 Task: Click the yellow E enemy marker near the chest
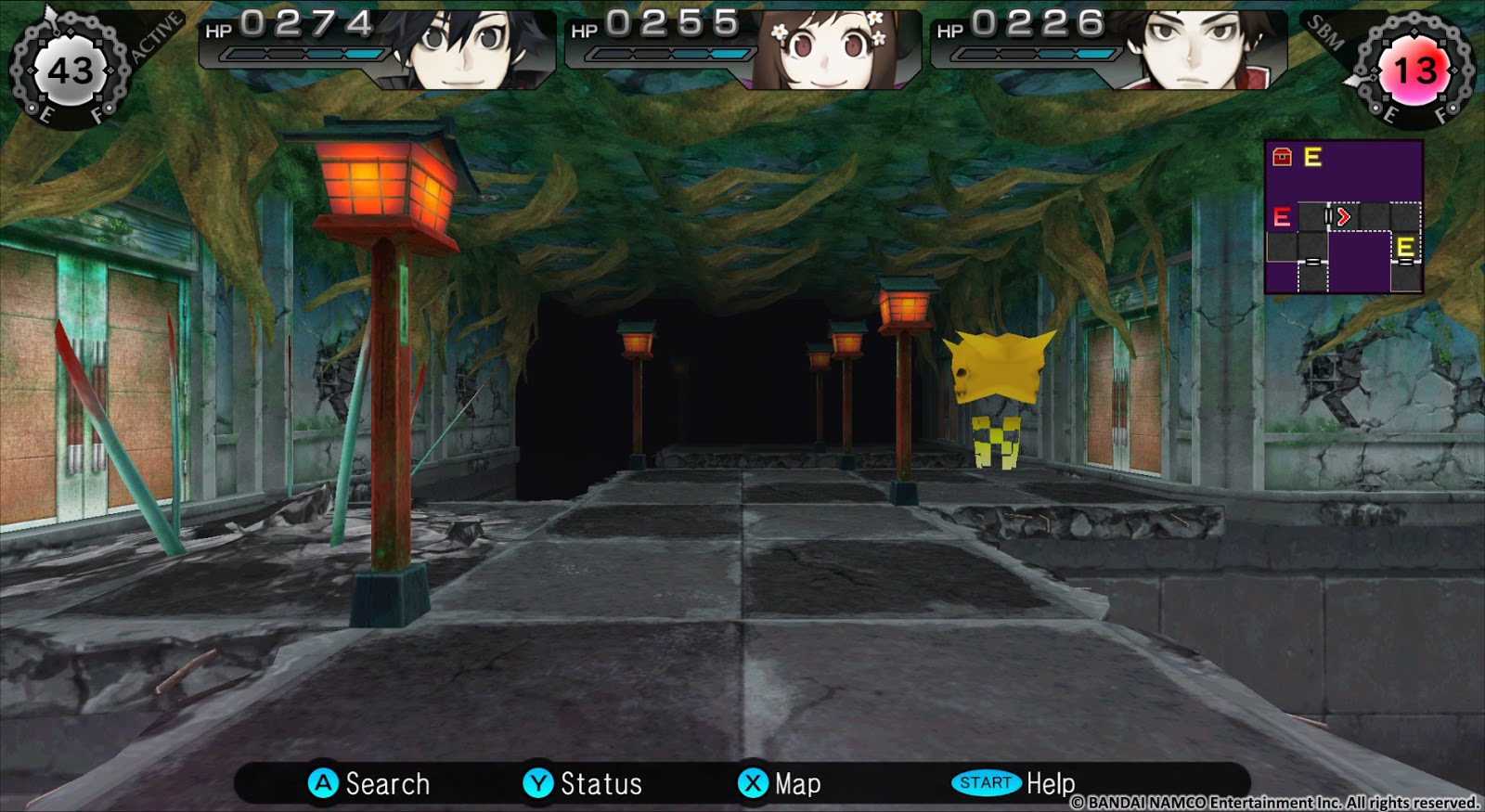pyautogui.click(x=1311, y=158)
